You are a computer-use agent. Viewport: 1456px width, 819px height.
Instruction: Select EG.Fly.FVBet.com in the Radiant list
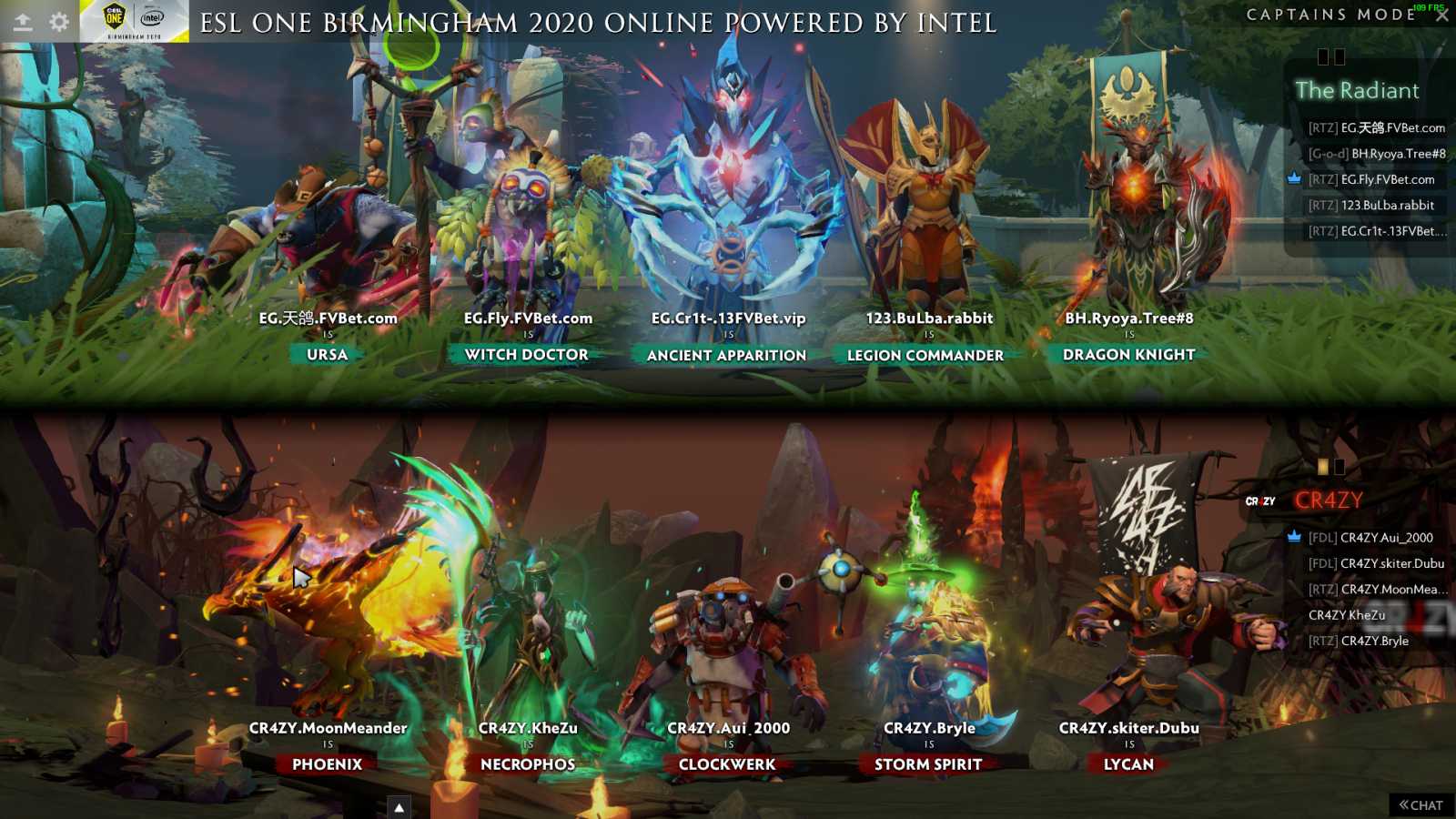click(x=1387, y=180)
